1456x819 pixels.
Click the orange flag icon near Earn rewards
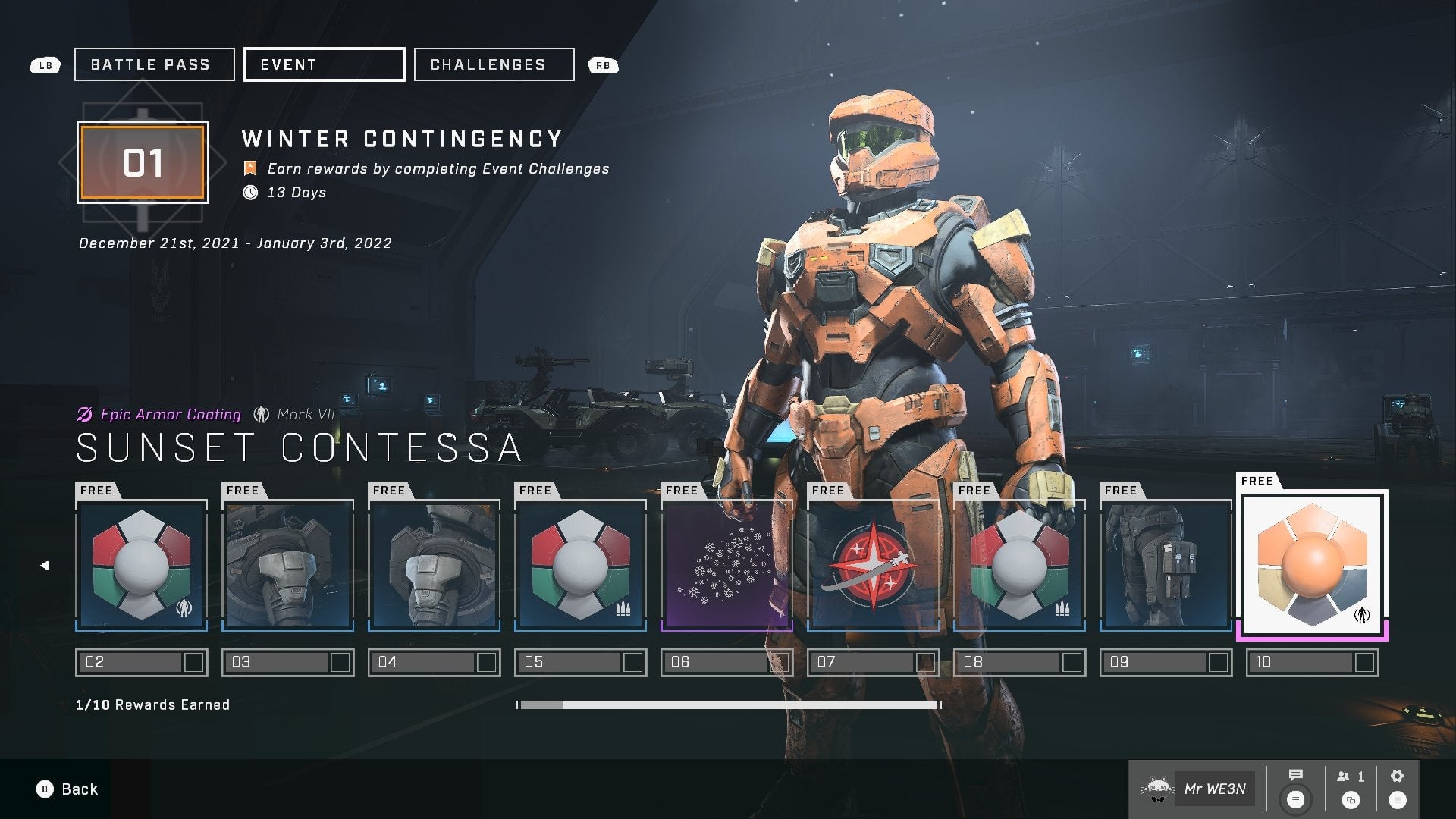(x=250, y=168)
